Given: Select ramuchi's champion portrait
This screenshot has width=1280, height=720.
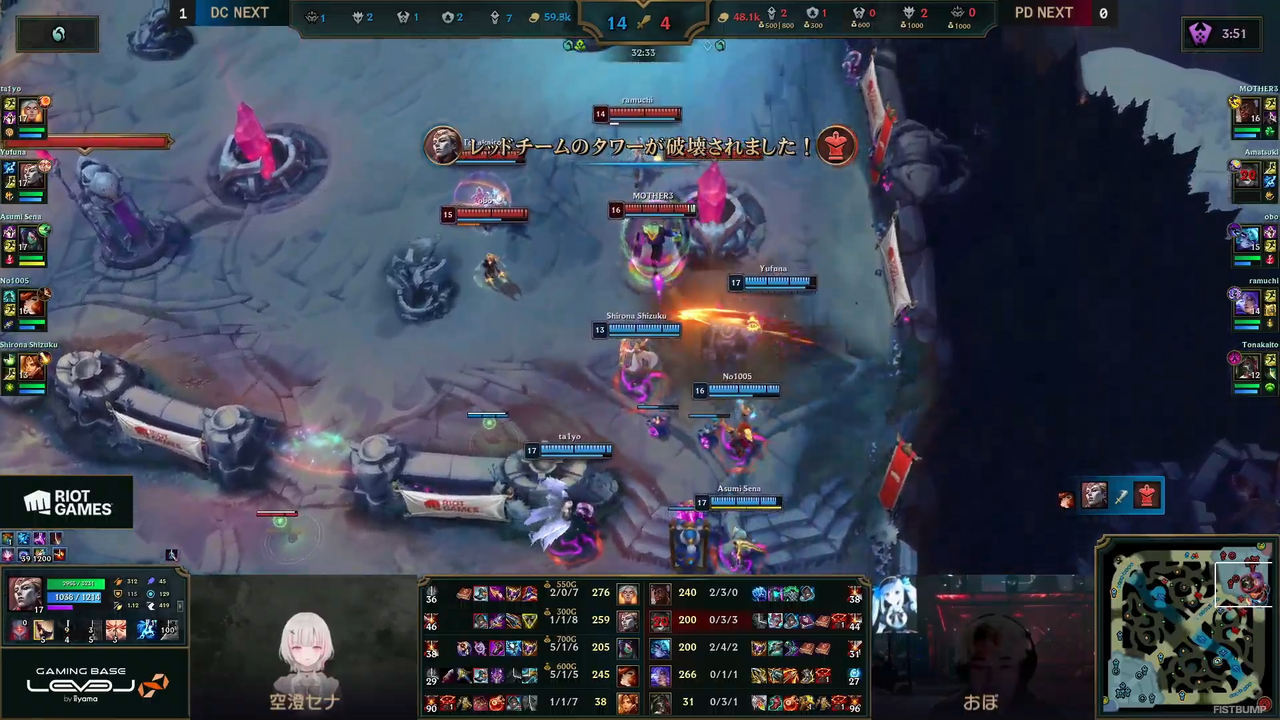Looking at the screenshot, I should tap(1247, 303).
